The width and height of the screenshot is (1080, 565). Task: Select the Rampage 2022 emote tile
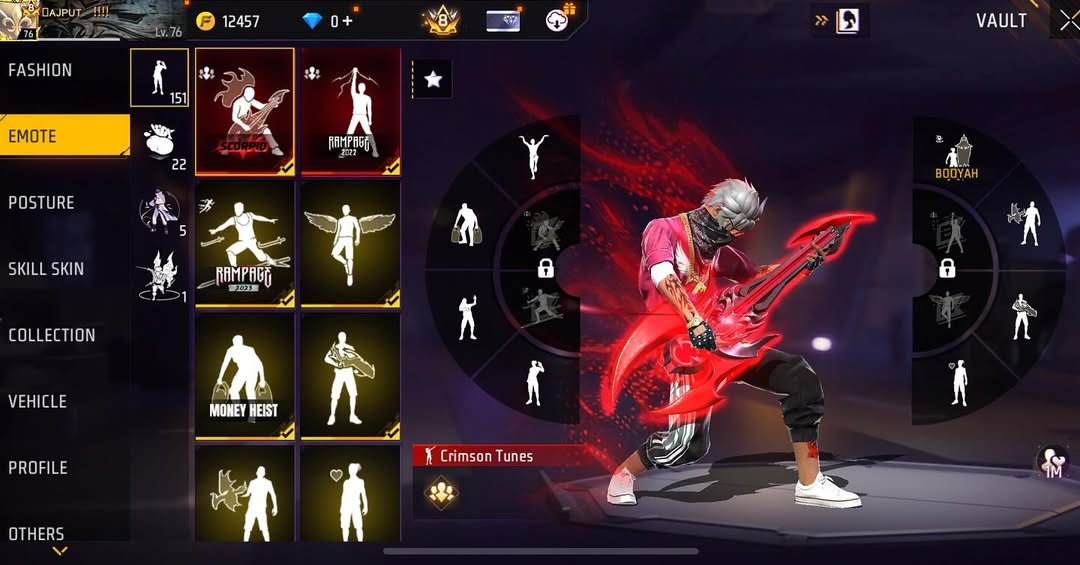coord(350,111)
